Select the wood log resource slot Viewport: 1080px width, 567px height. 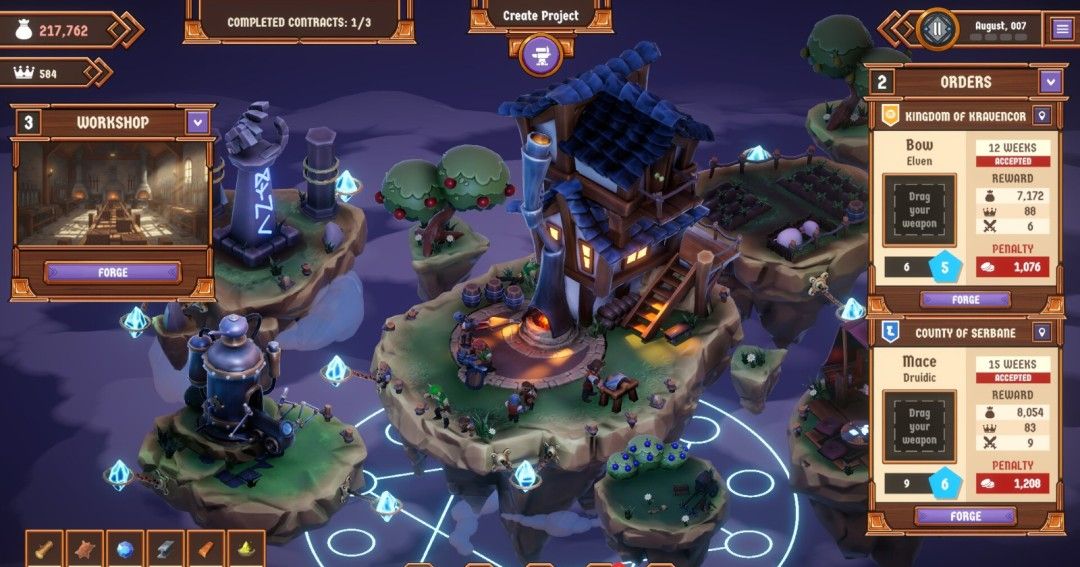point(44,549)
